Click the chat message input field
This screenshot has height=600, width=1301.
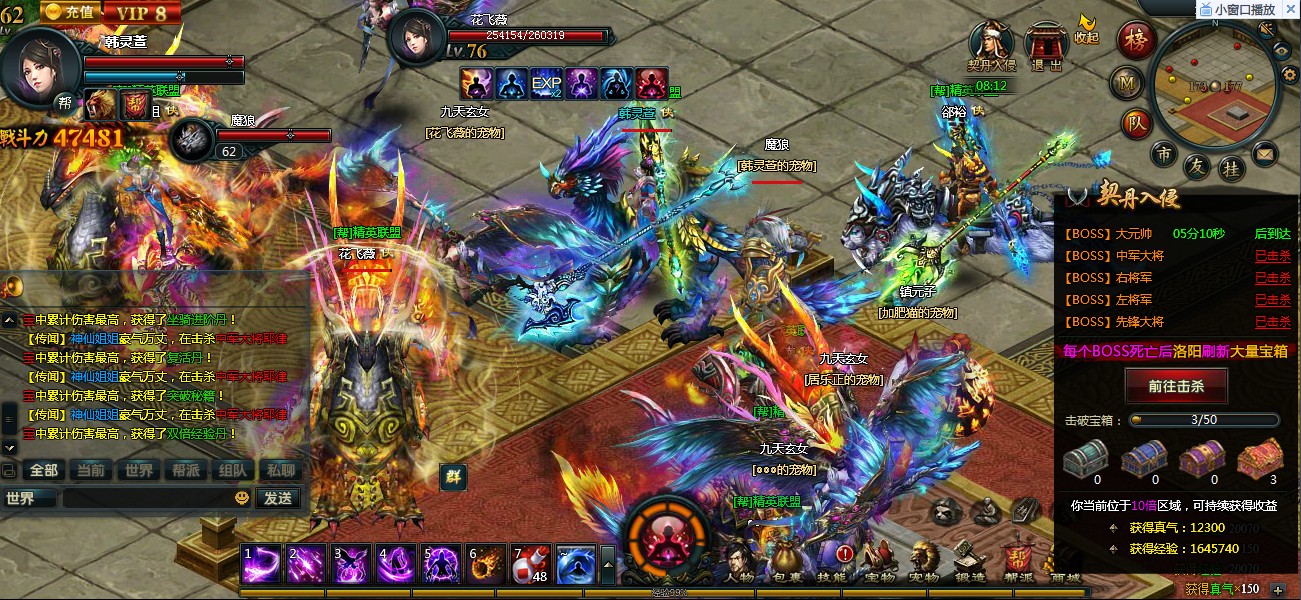pyautogui.click(x=145, y=498)
